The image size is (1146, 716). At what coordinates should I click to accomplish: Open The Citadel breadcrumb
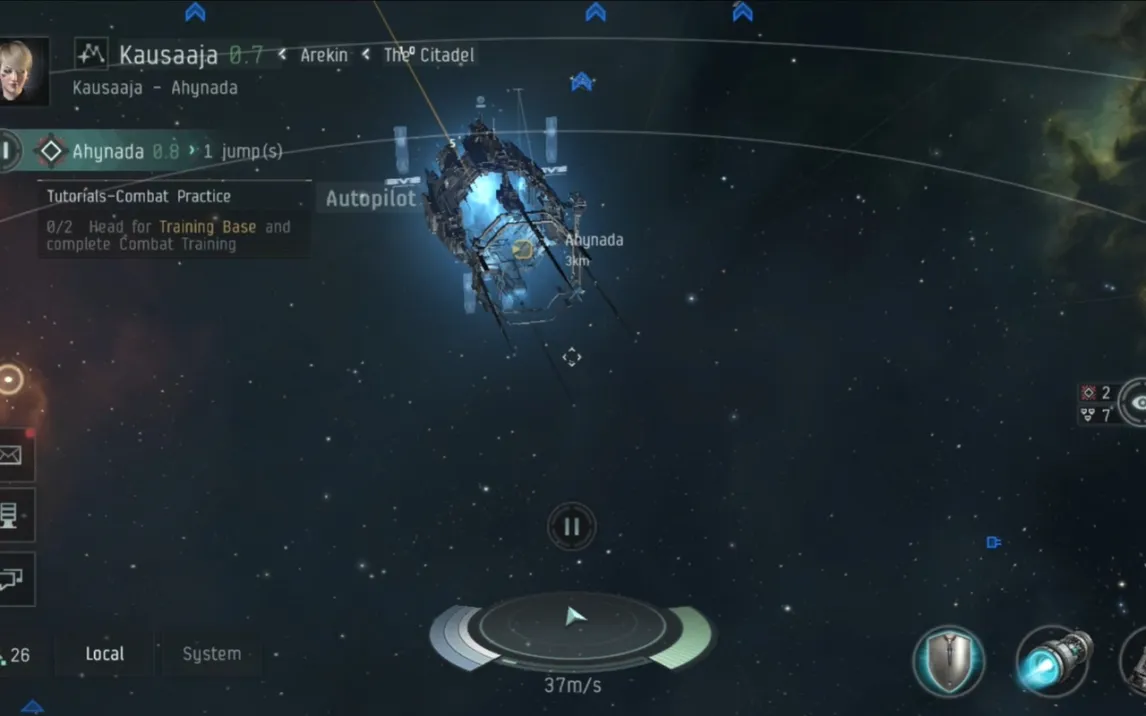click(x=428, y=55)
